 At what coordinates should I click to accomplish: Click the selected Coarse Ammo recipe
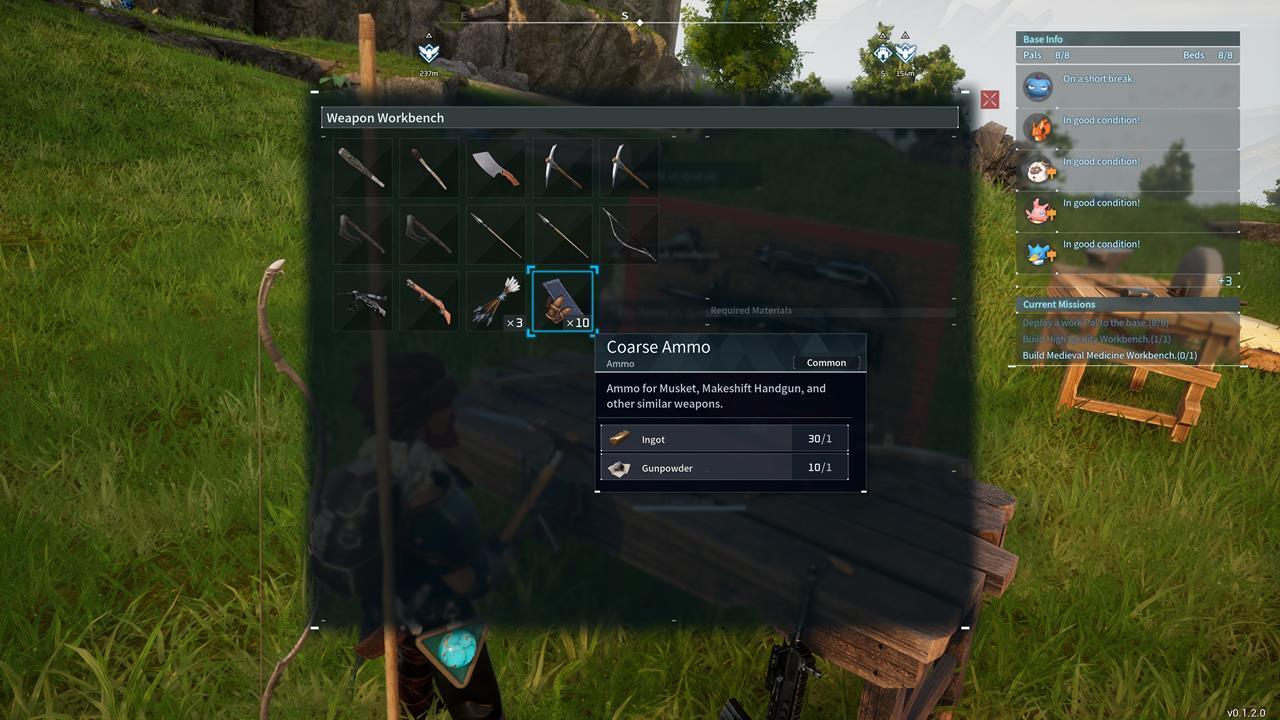562,300
